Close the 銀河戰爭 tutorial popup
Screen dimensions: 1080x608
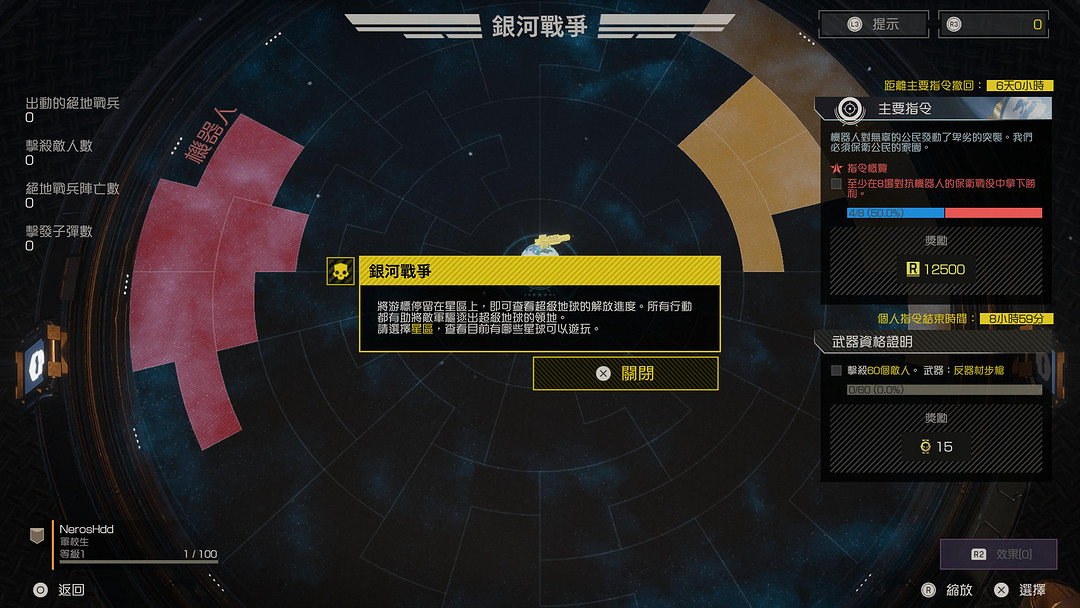pyautogui.click(x=625, y=373)
